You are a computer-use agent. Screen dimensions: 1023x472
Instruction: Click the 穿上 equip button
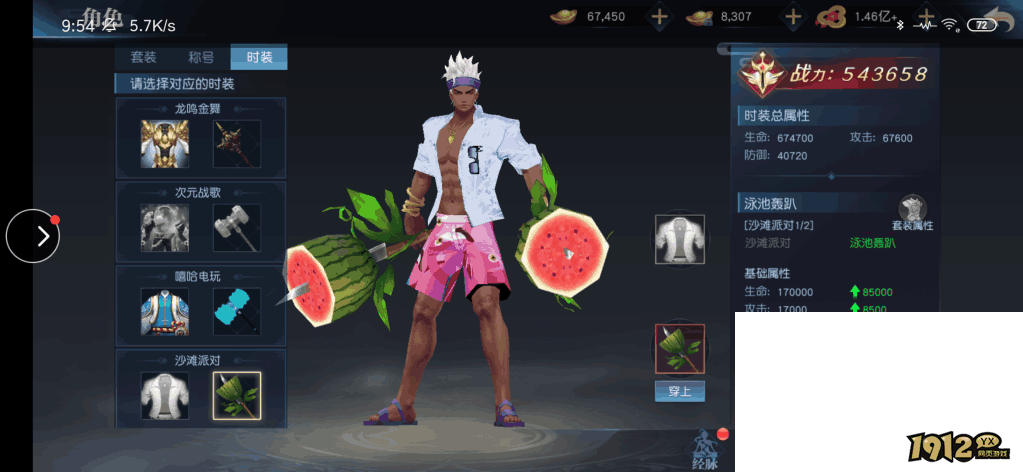(680, 391)
